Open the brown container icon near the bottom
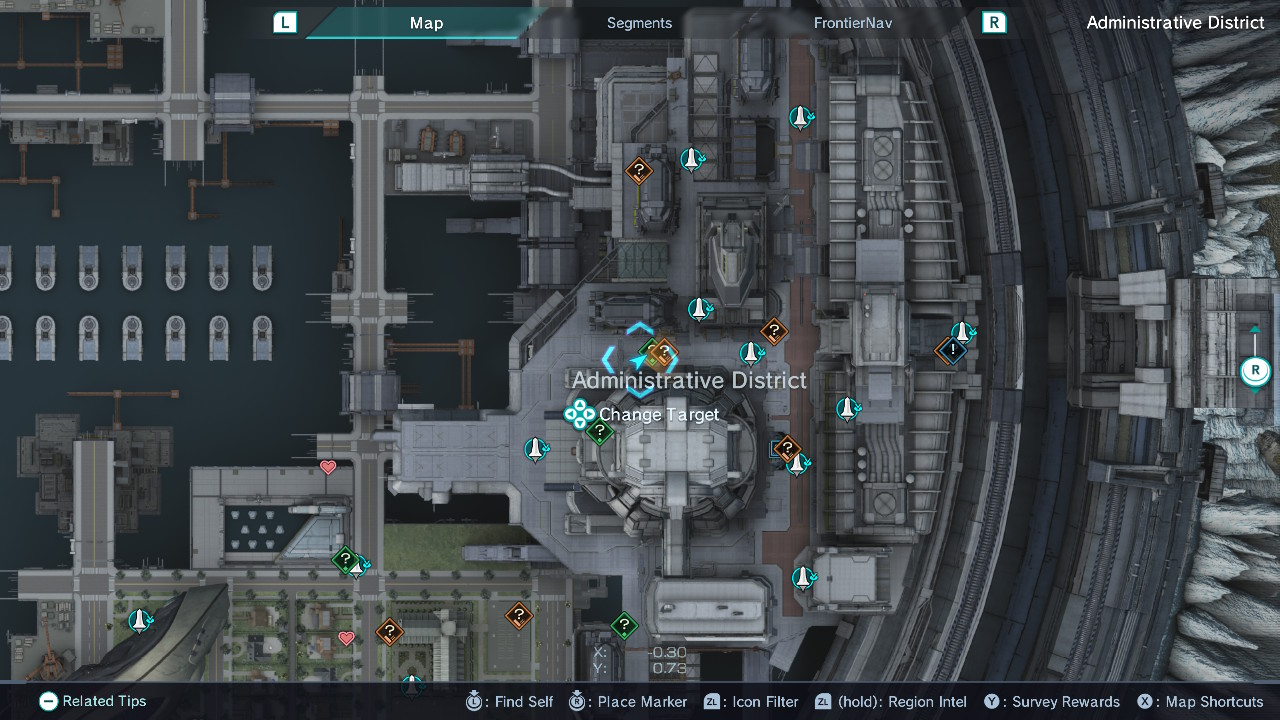This screenshot has height=720, width=1280. coord(519,615)
